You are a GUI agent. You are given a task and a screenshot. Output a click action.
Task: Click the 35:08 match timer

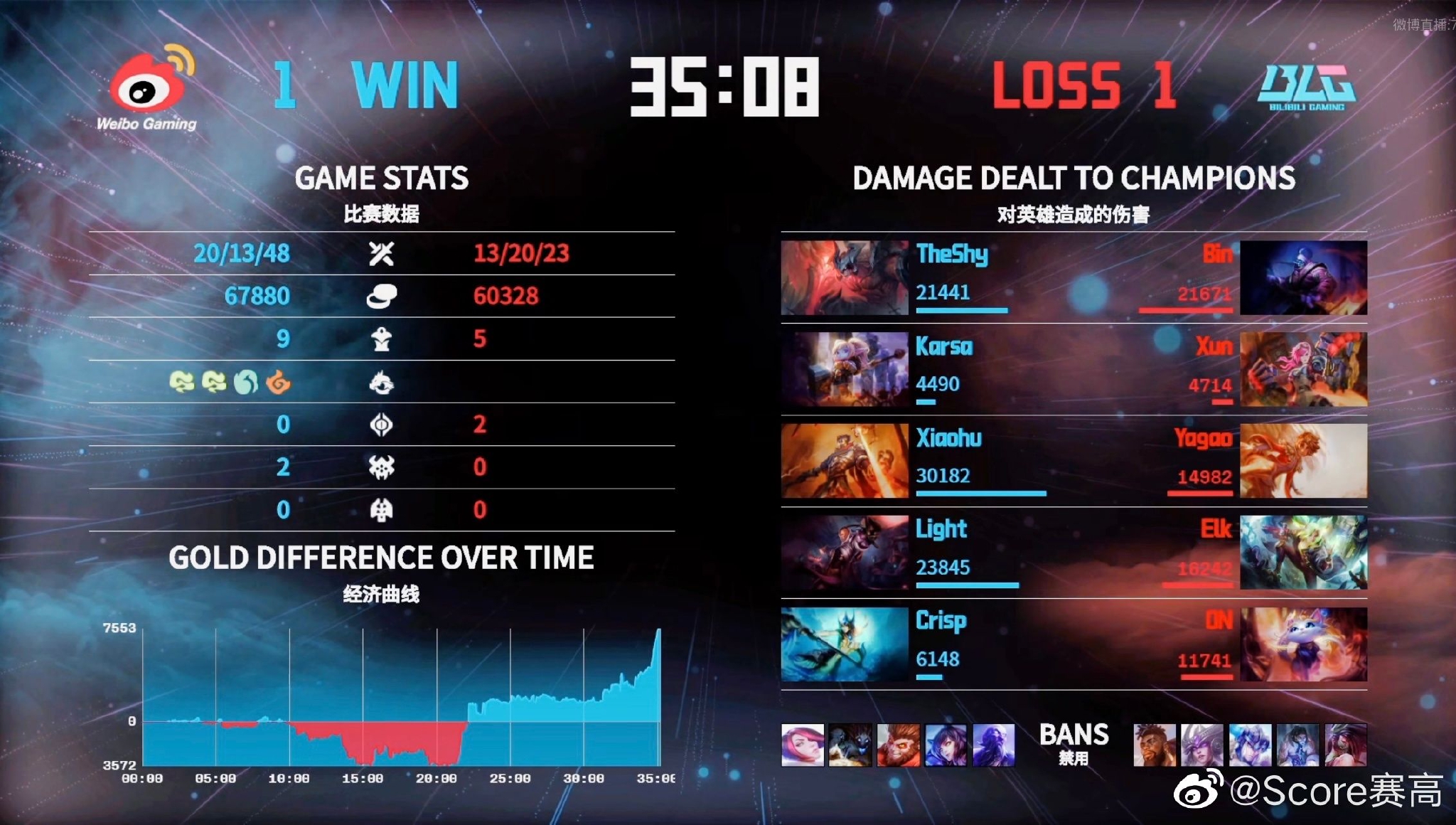[x=727, y=85]
